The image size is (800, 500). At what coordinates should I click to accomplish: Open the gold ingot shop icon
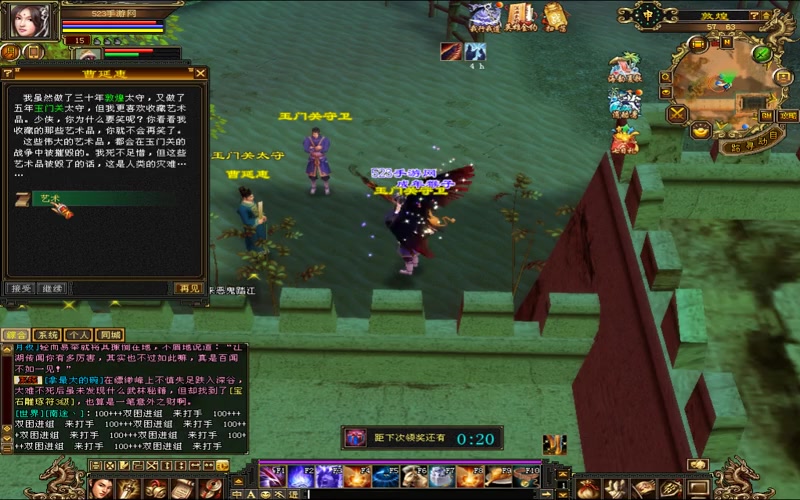[x=700, y=130]
